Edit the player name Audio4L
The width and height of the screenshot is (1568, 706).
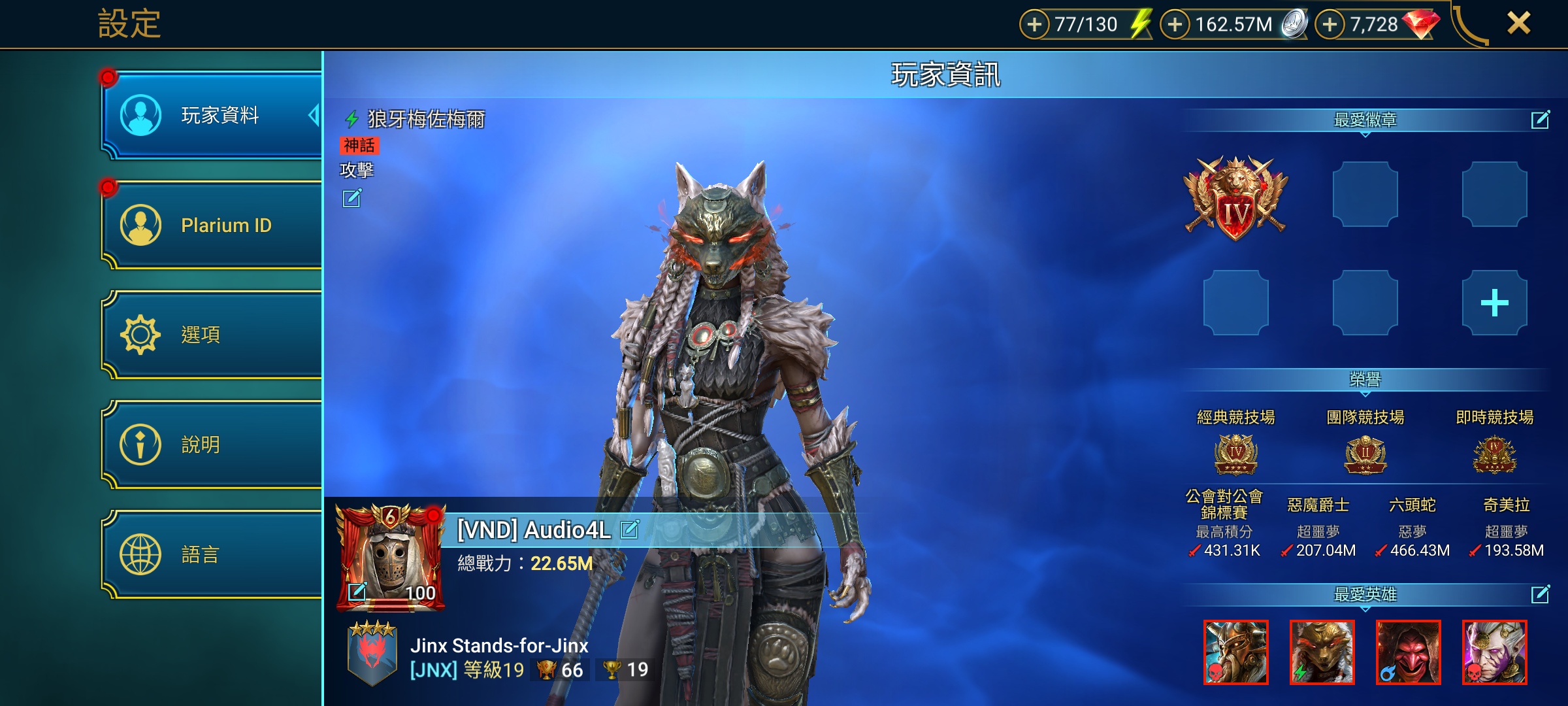pyautogui.click(x=629, y=529)
